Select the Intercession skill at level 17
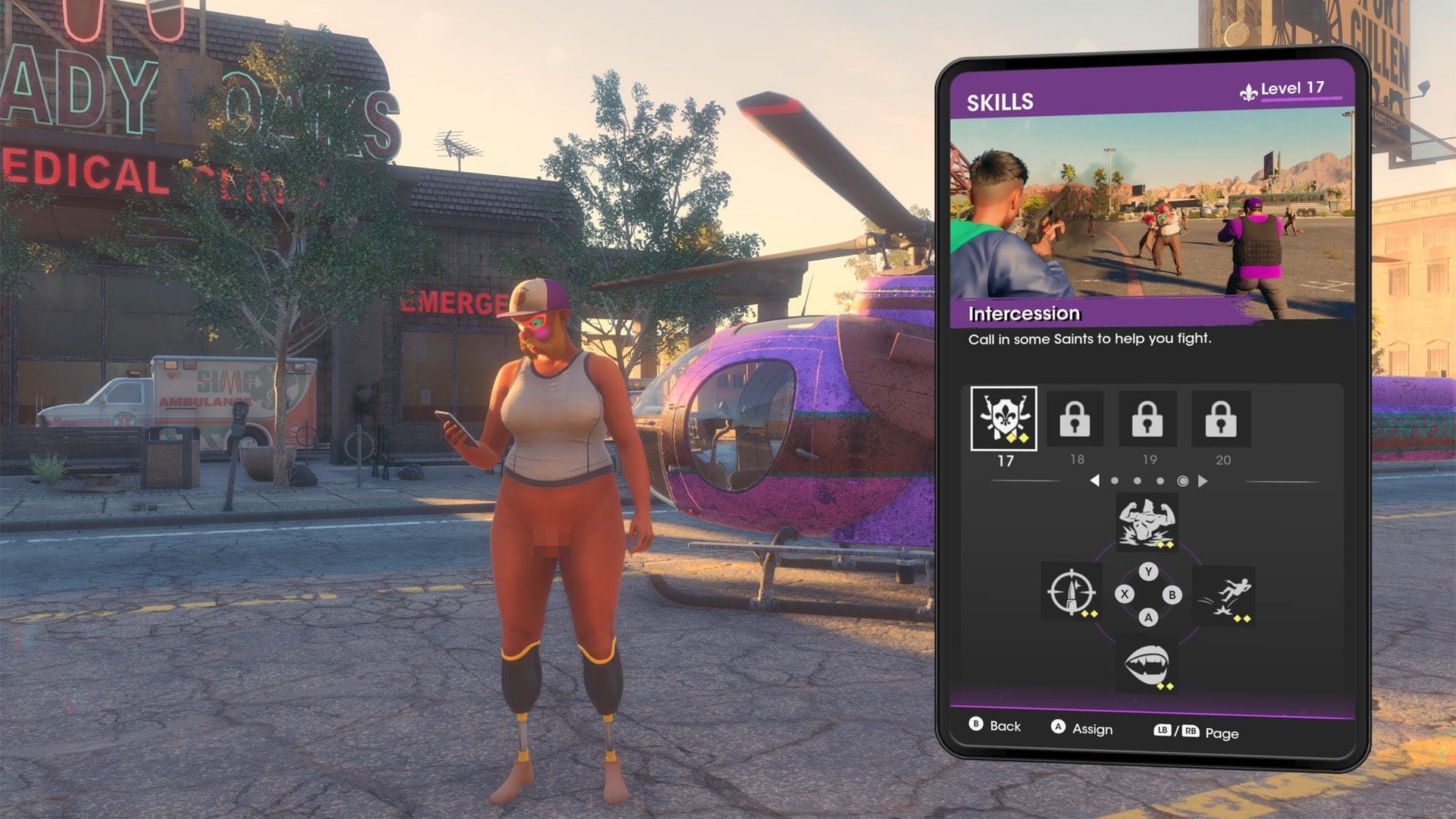 [1003, 419]
